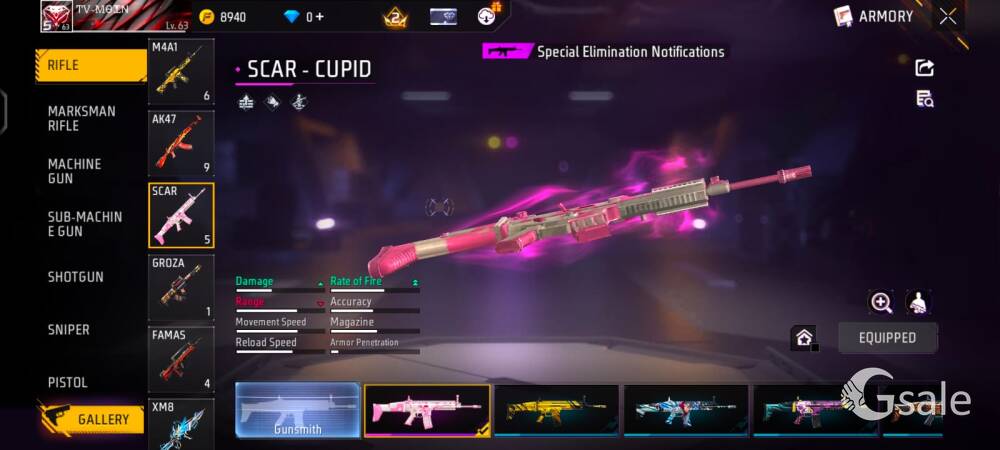1000x450 pixels.
Task: Choose the AK47 weapon tile
Action: point(181,143)
